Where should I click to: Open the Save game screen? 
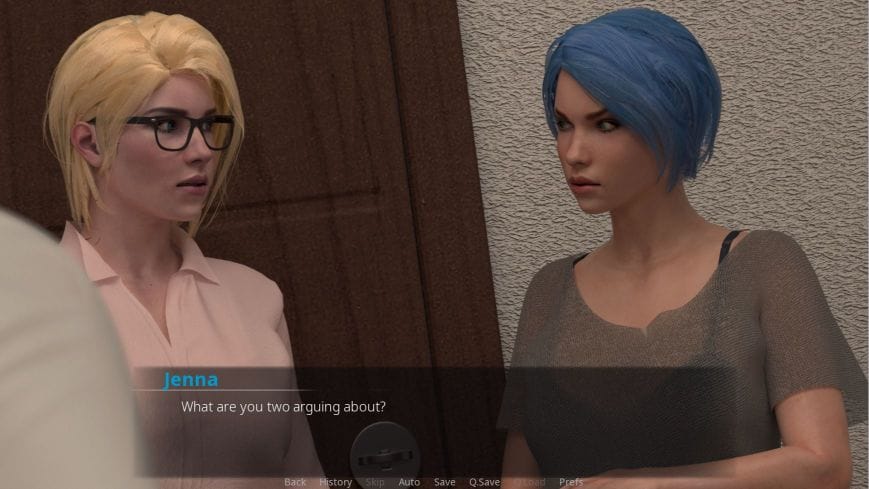tap(445, 482)
